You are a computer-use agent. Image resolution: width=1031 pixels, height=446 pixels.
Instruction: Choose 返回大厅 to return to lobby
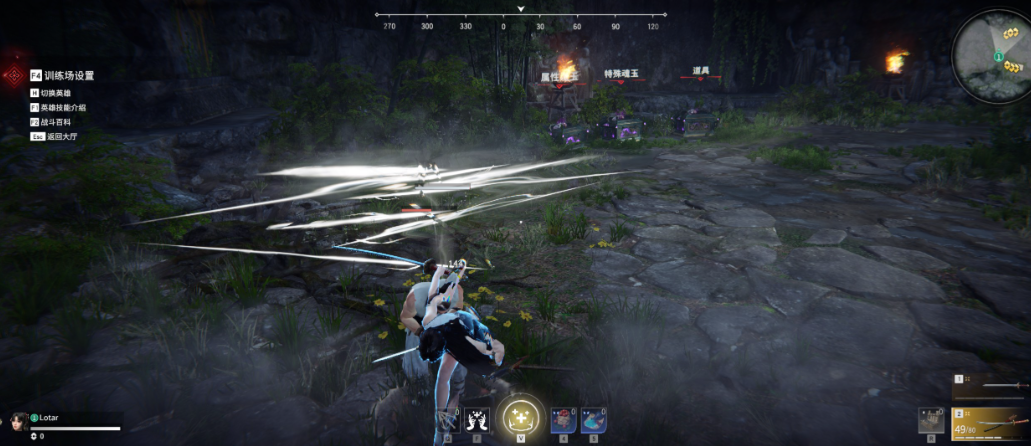(x=59, y=136)
